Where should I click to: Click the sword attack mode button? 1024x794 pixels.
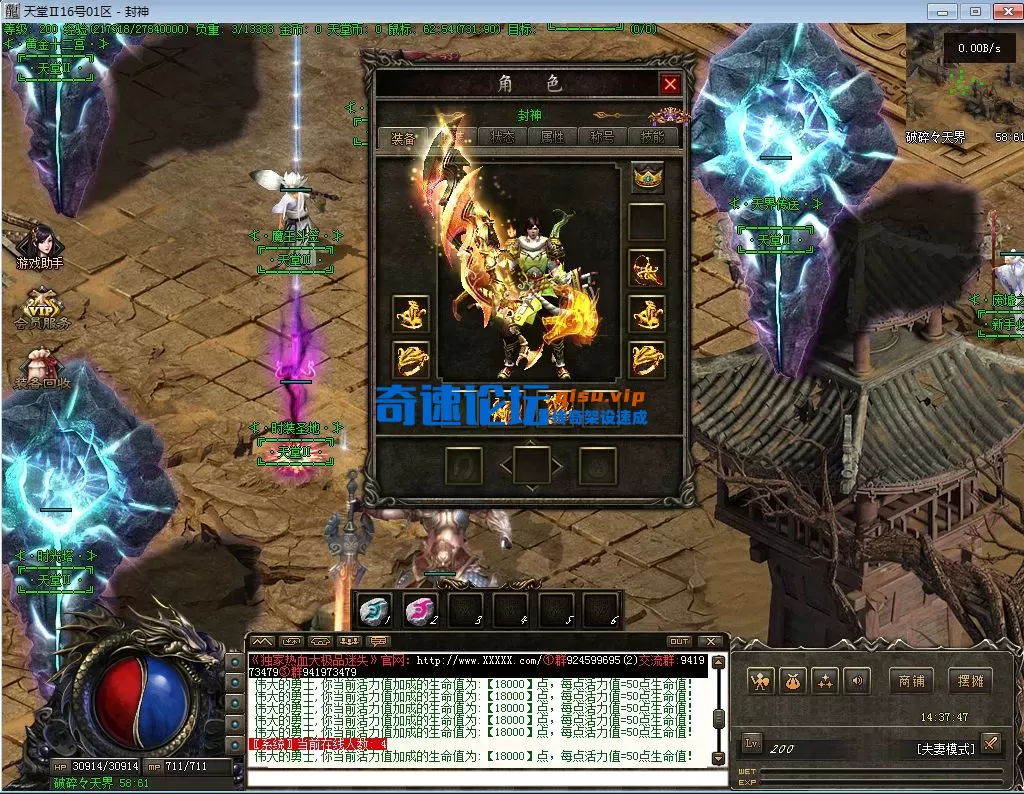pos(990,742)
